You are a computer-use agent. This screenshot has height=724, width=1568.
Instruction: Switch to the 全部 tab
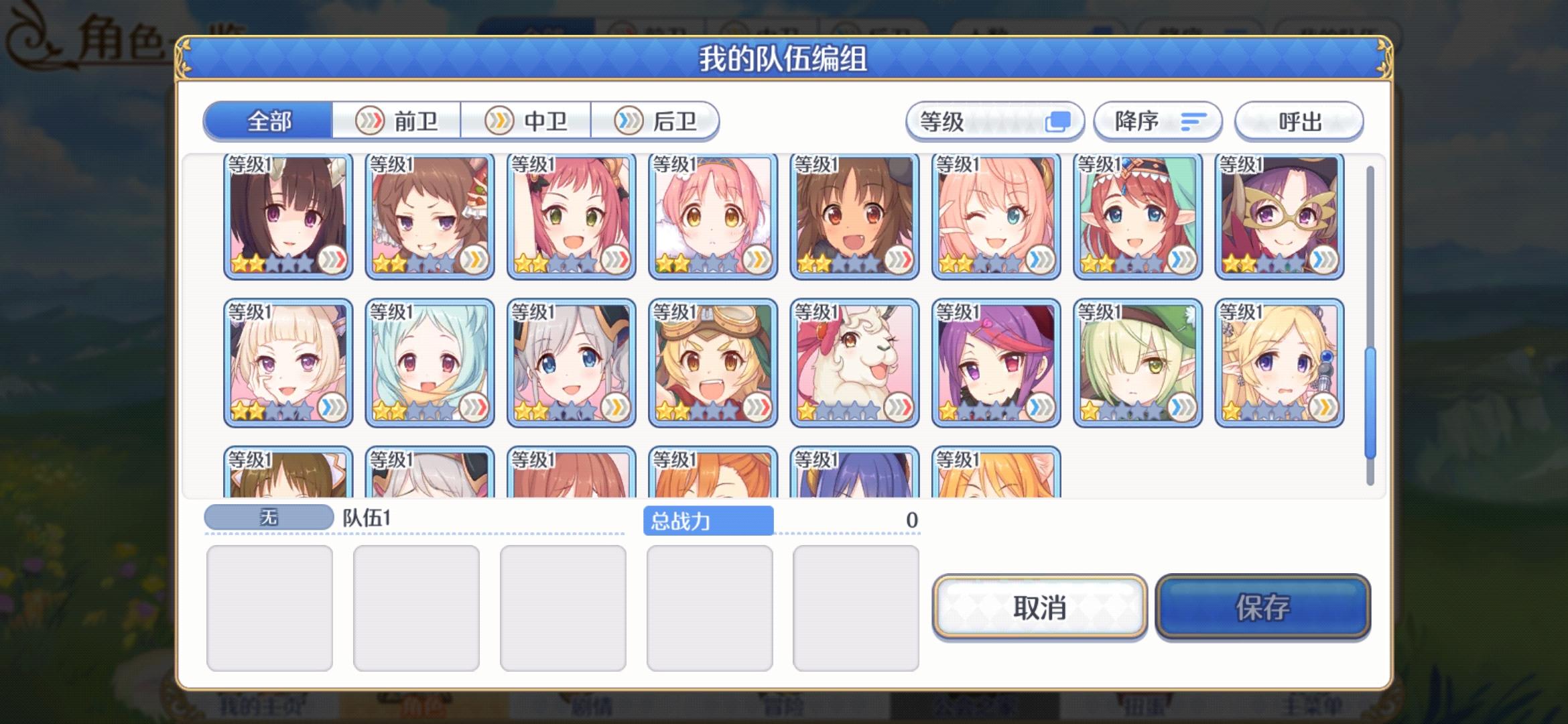270,121
